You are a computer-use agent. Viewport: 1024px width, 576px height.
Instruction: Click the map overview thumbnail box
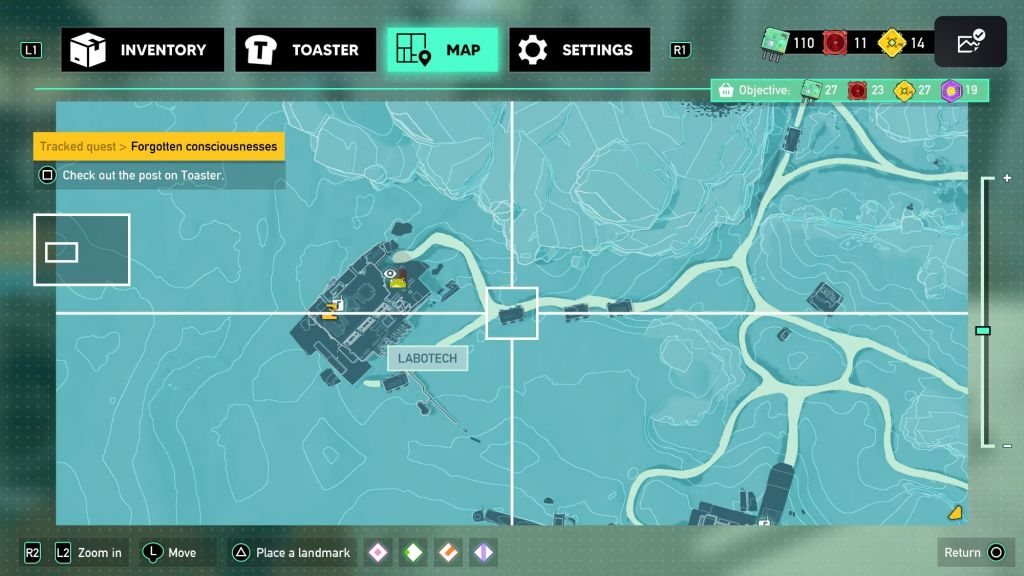(81, 250)
